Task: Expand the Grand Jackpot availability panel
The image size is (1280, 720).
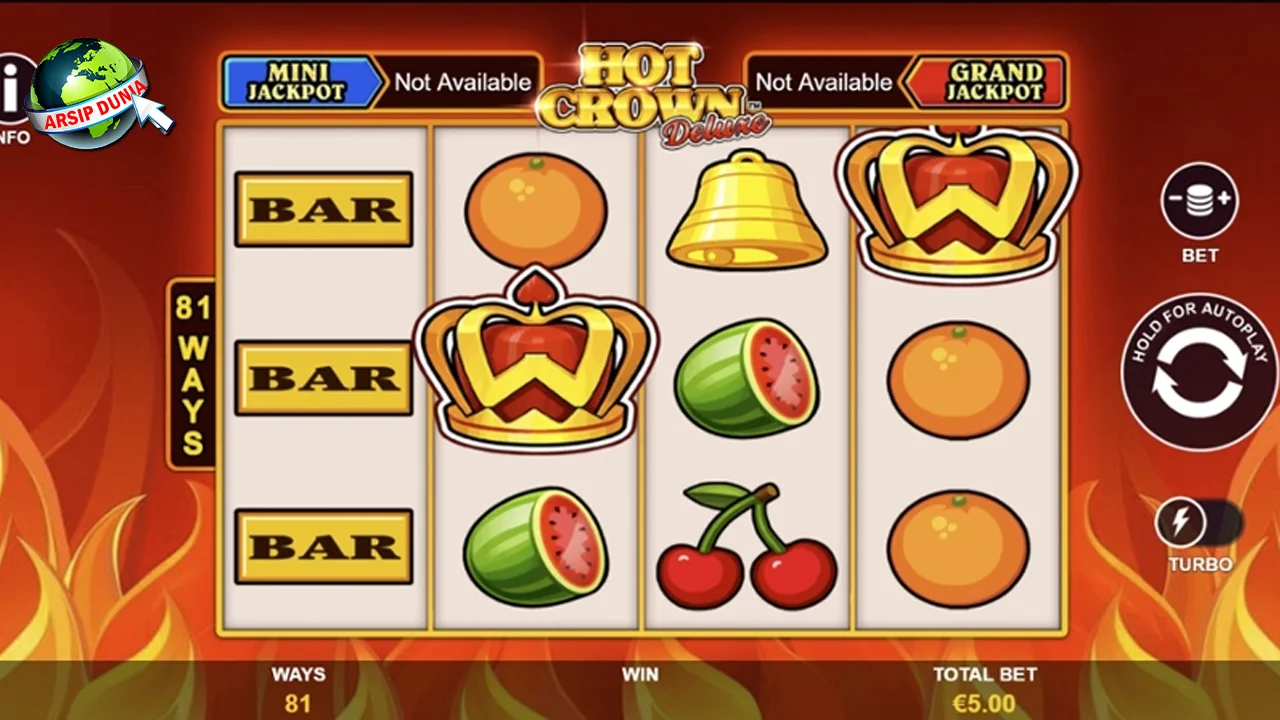Action: (x=825, y=82)
